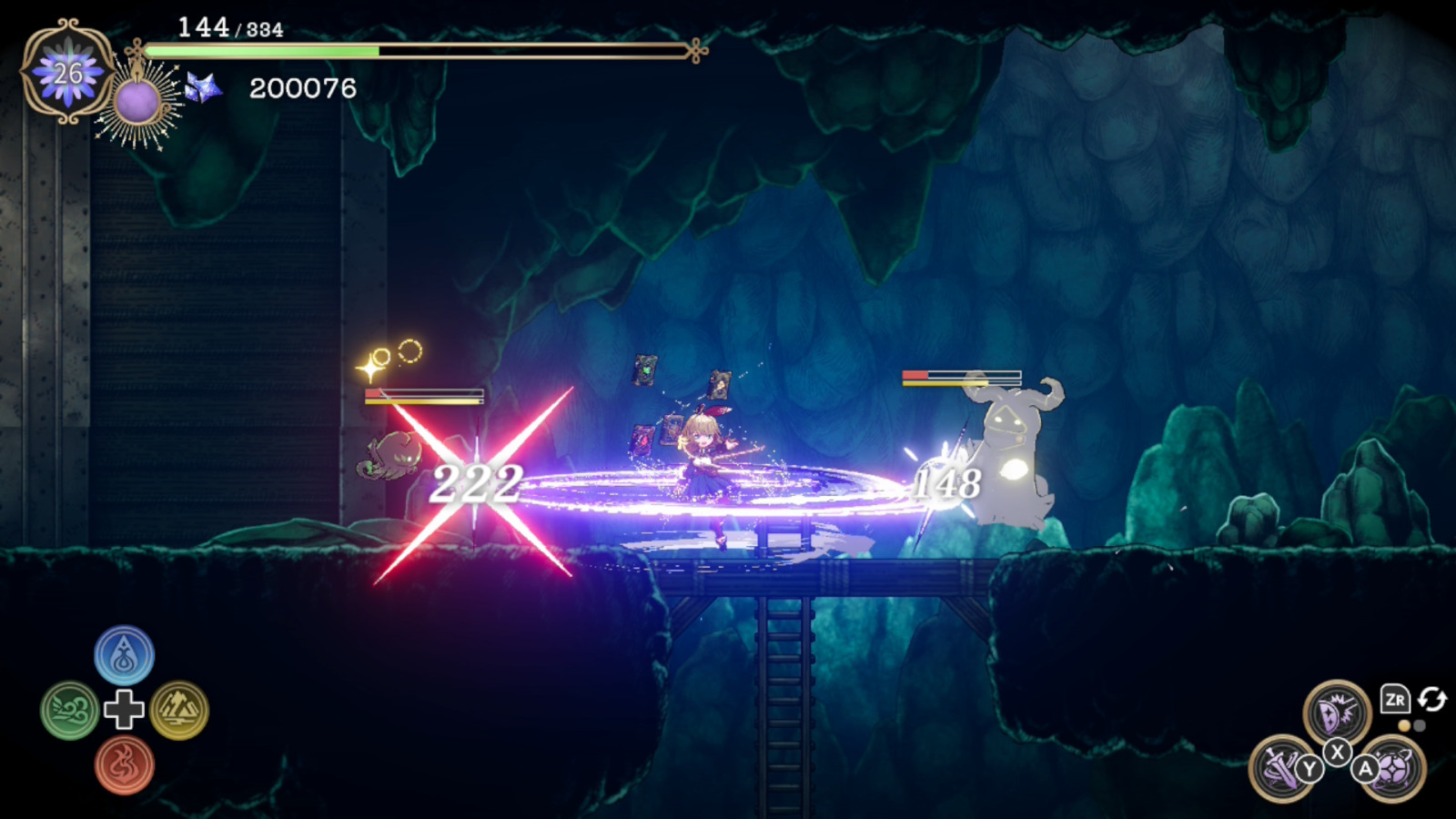Activate the yellow earth mountain element

(x=179, y=711)
